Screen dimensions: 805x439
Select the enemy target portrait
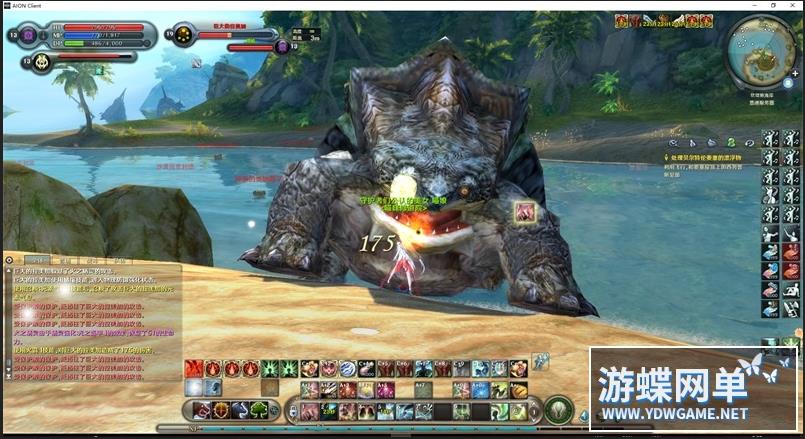[184, 36]
